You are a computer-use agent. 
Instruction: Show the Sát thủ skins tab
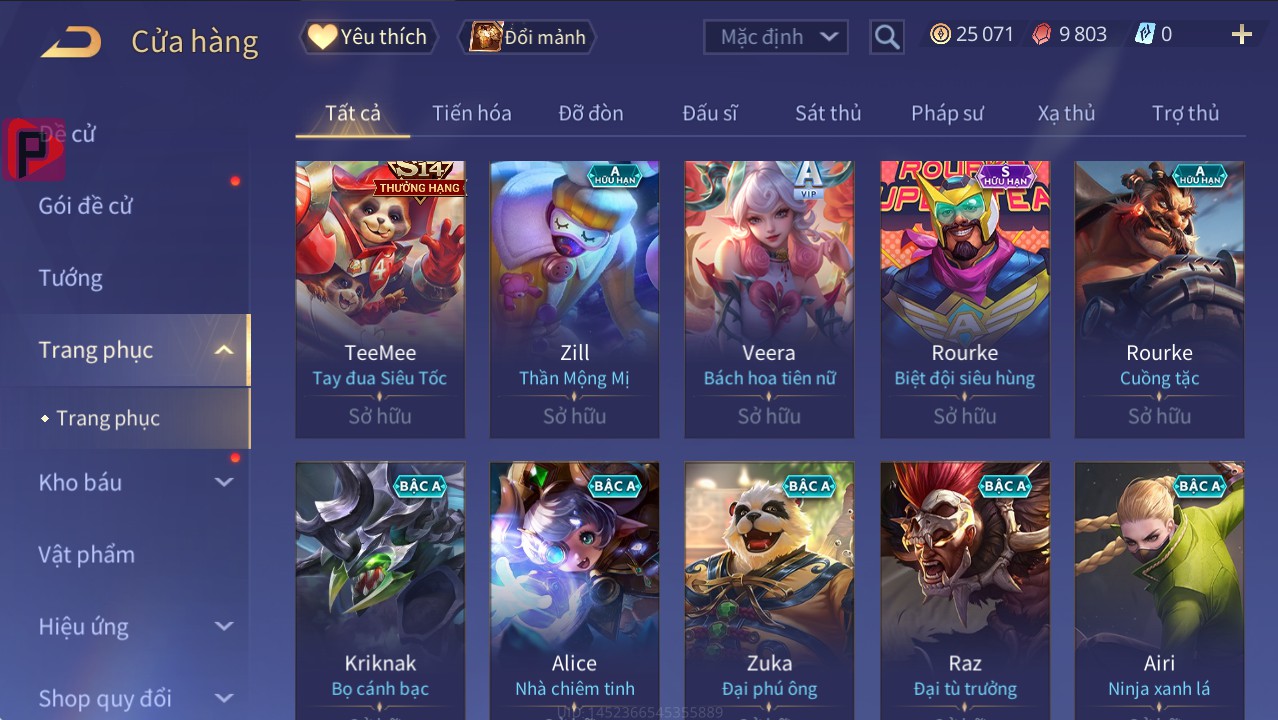(828, 113)
